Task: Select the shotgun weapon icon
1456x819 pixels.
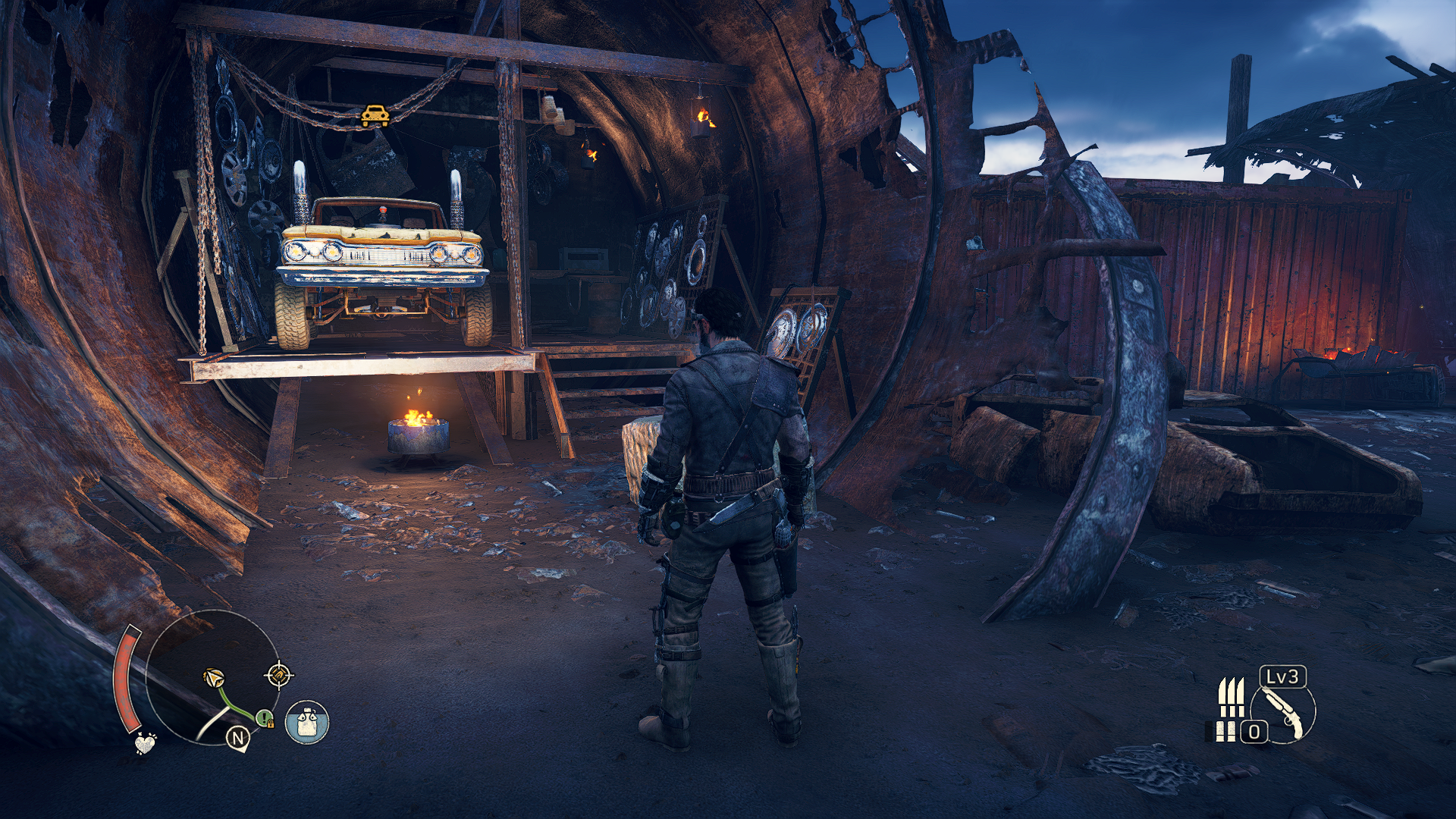Action: click(1283, 713)
